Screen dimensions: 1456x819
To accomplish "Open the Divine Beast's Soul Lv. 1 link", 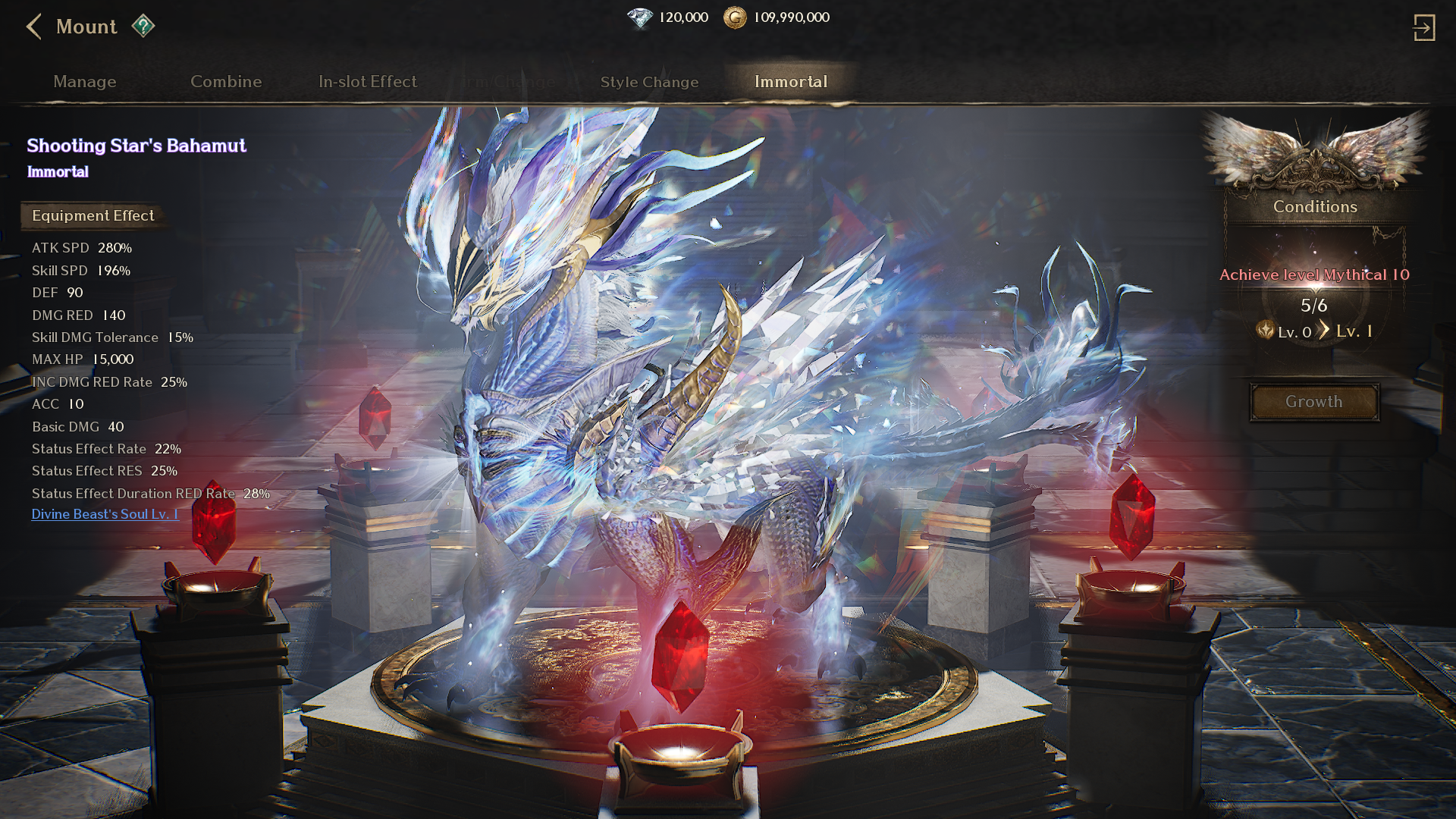I will [105, 514].
